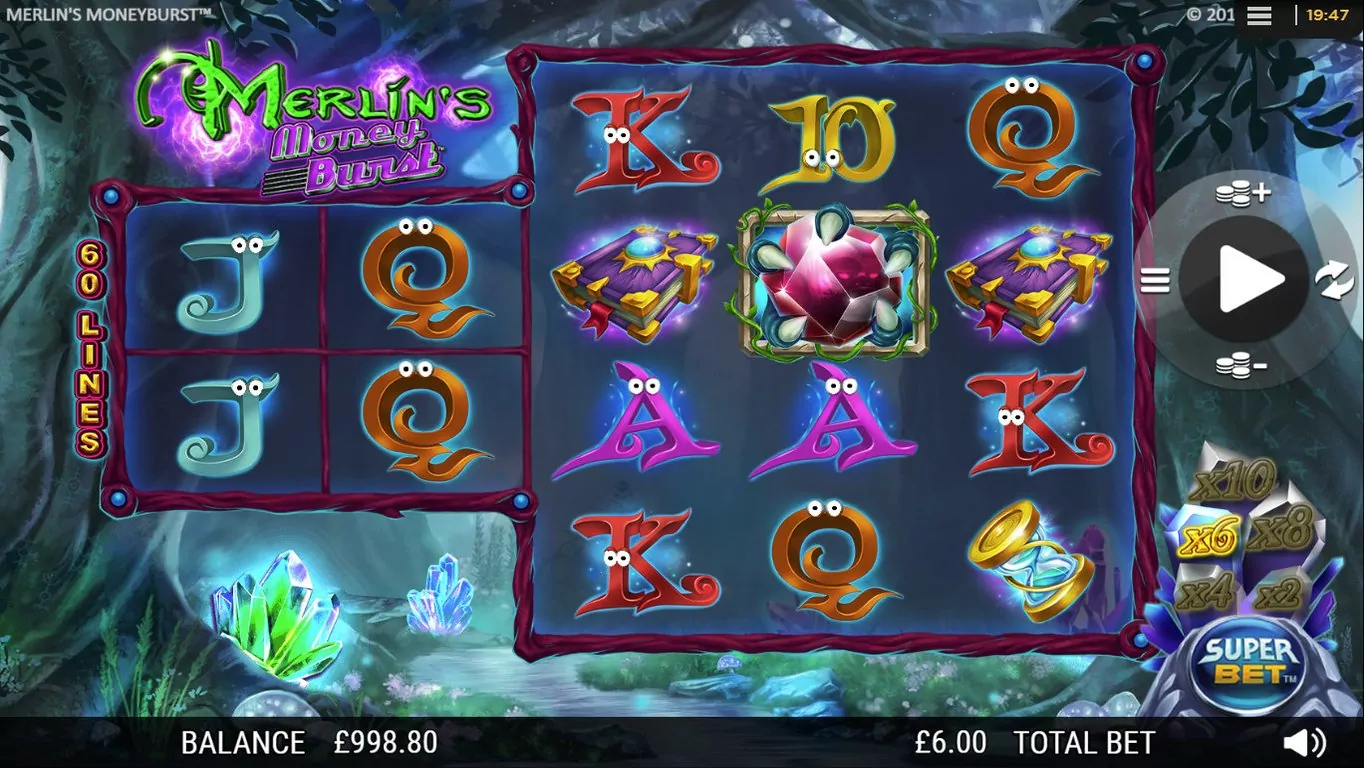Spin the reels with the play button
Image resolution: width=1366 pixels, height=768 pixels.
[x=1244, y=280]
